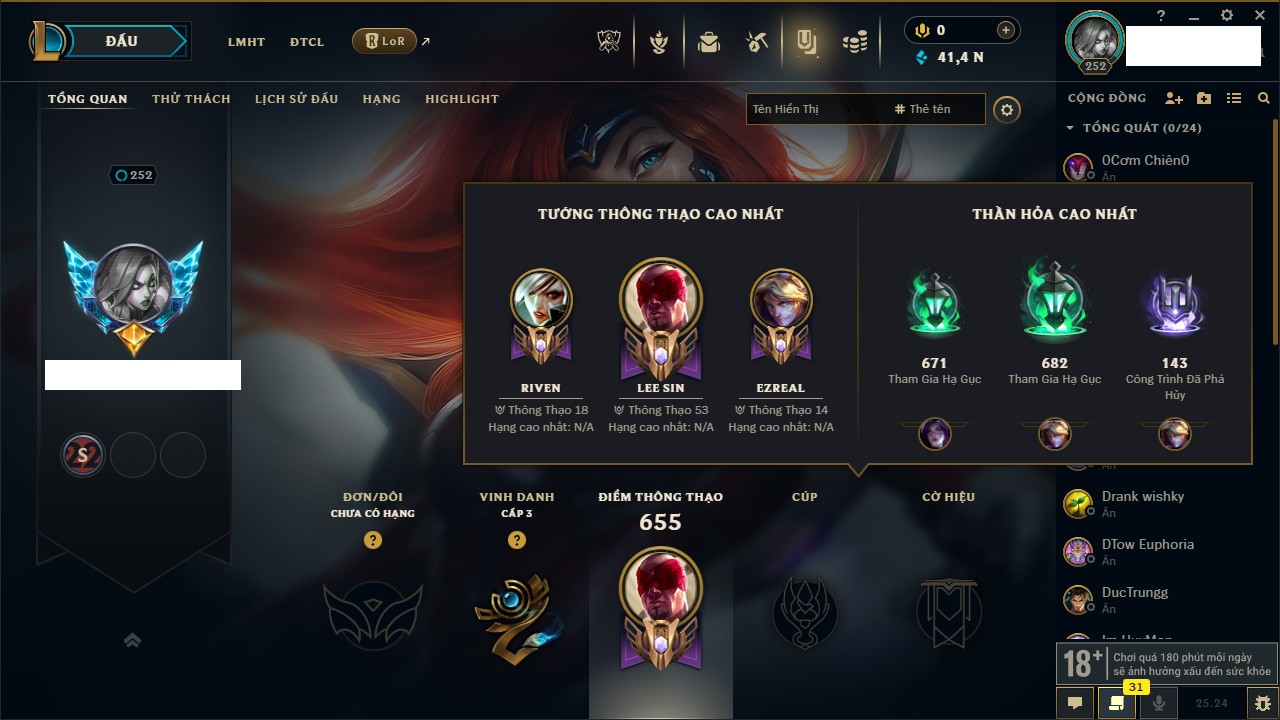Open the profile gear settings button
This screenshot has height=720, width=1280.
coord(1007,109)
